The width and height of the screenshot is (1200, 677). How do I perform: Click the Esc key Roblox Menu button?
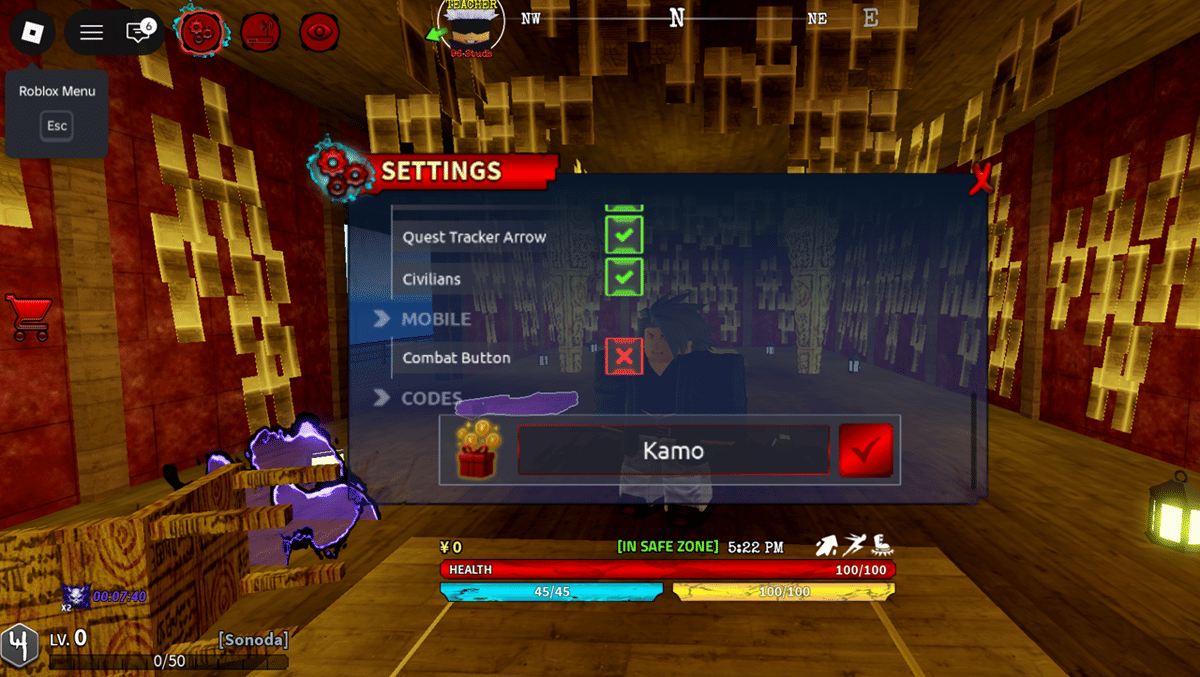[x=57, y=126]
